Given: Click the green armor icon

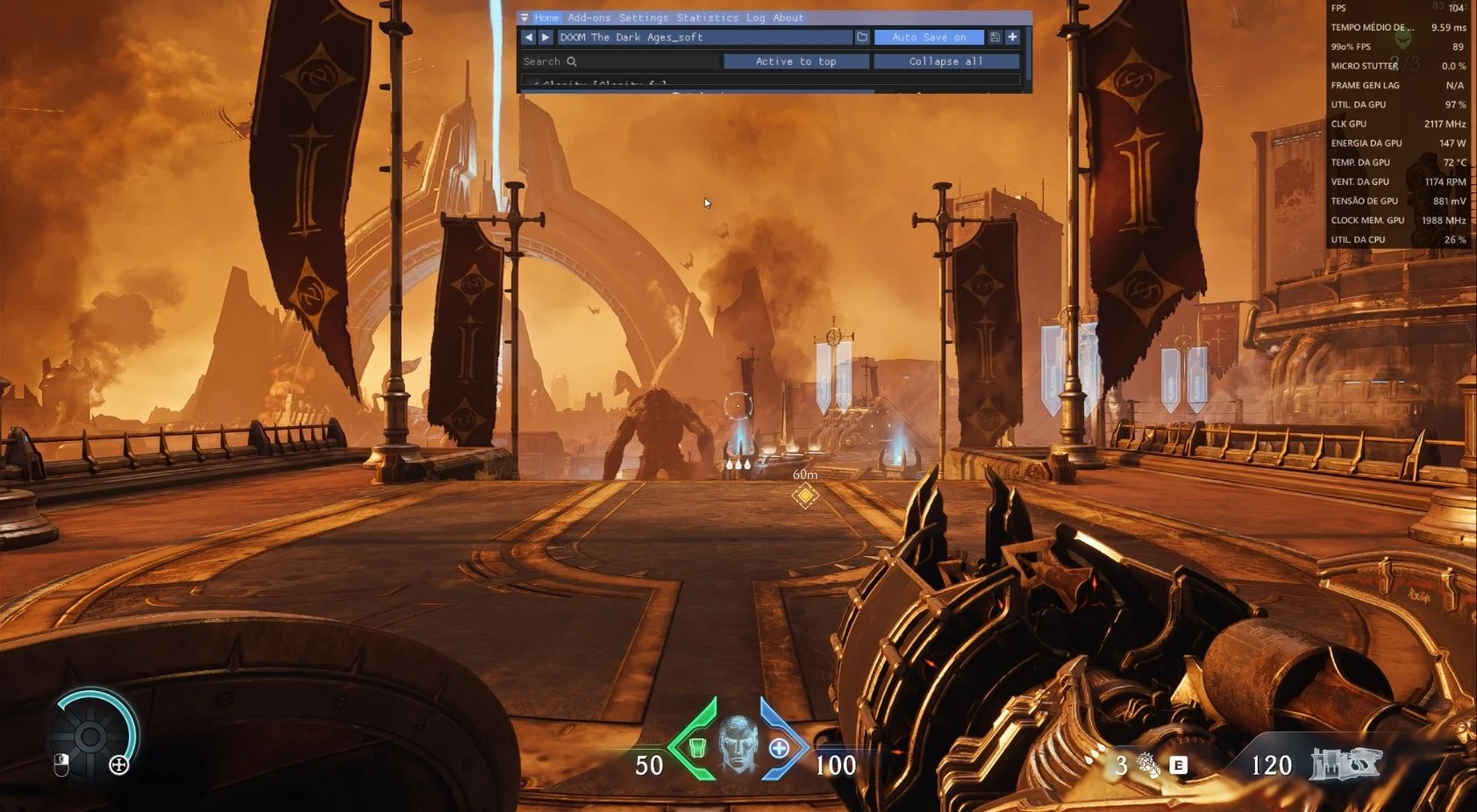Looking at the screenshot, I should click(697, 748).
